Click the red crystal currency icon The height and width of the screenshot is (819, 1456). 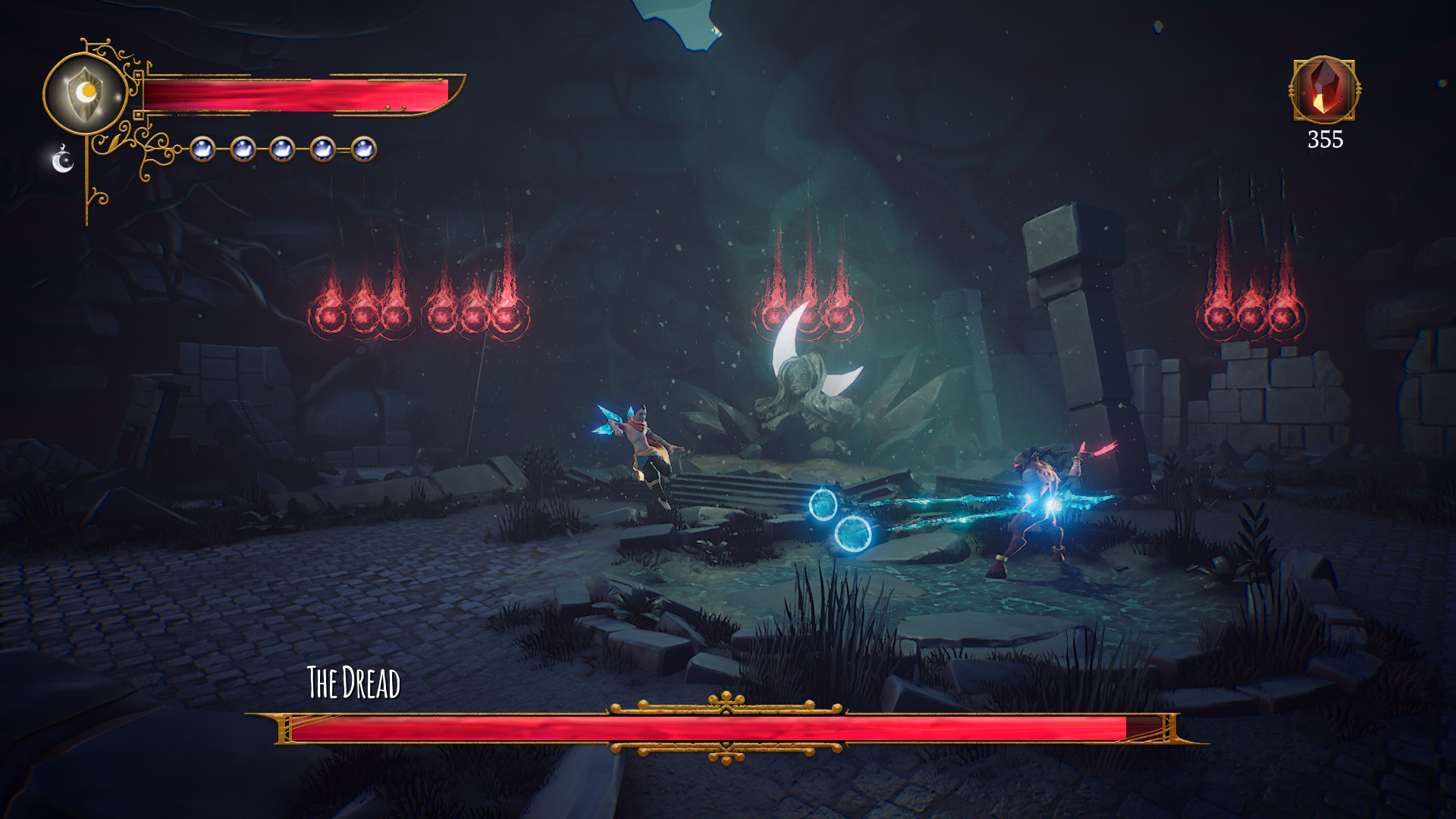[x=1324, y=89]
